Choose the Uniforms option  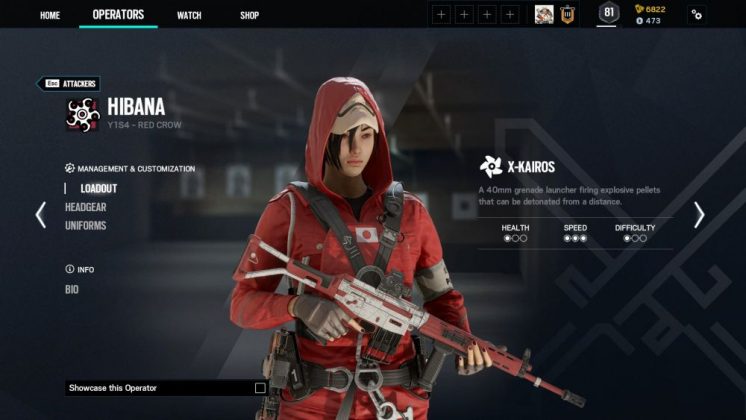click(86, 226)
